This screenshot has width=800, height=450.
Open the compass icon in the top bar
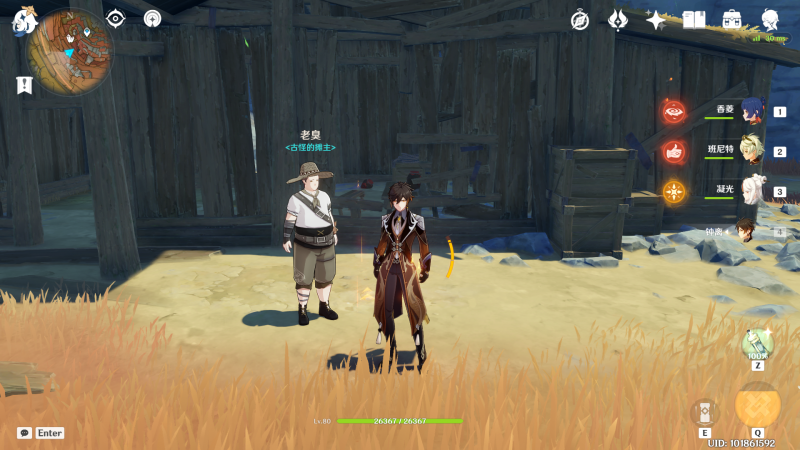(580, 20)
